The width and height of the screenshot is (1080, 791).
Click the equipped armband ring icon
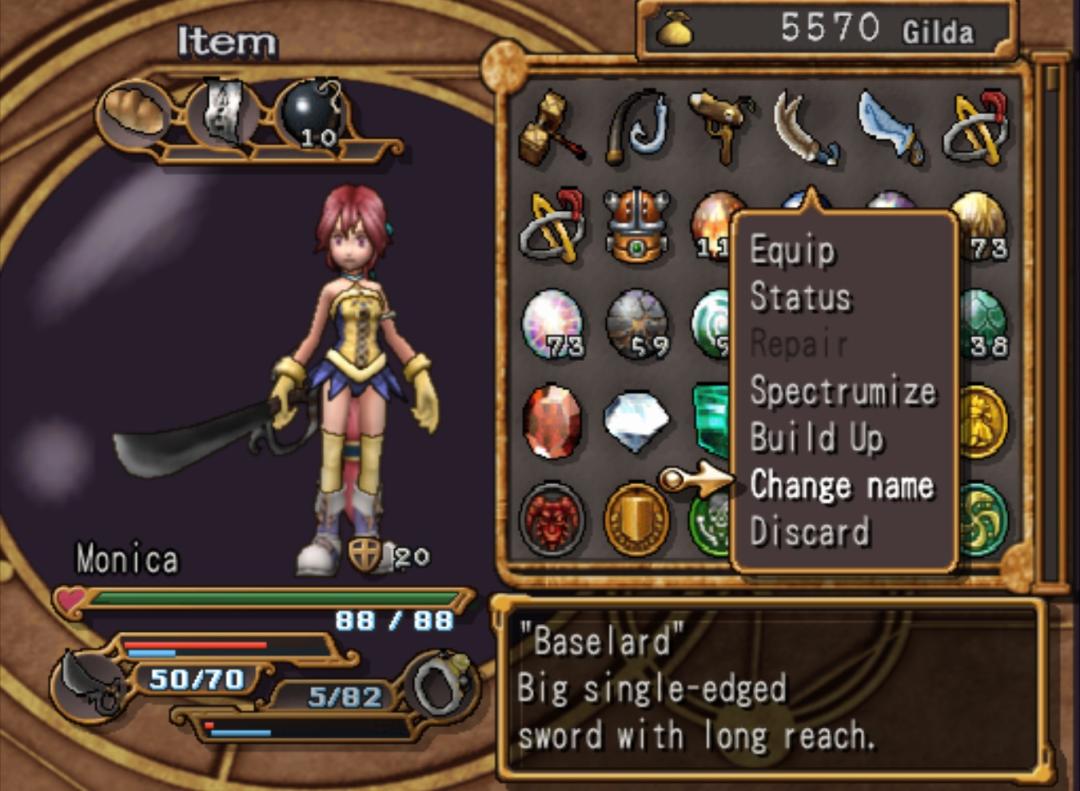tap(441, 684)
